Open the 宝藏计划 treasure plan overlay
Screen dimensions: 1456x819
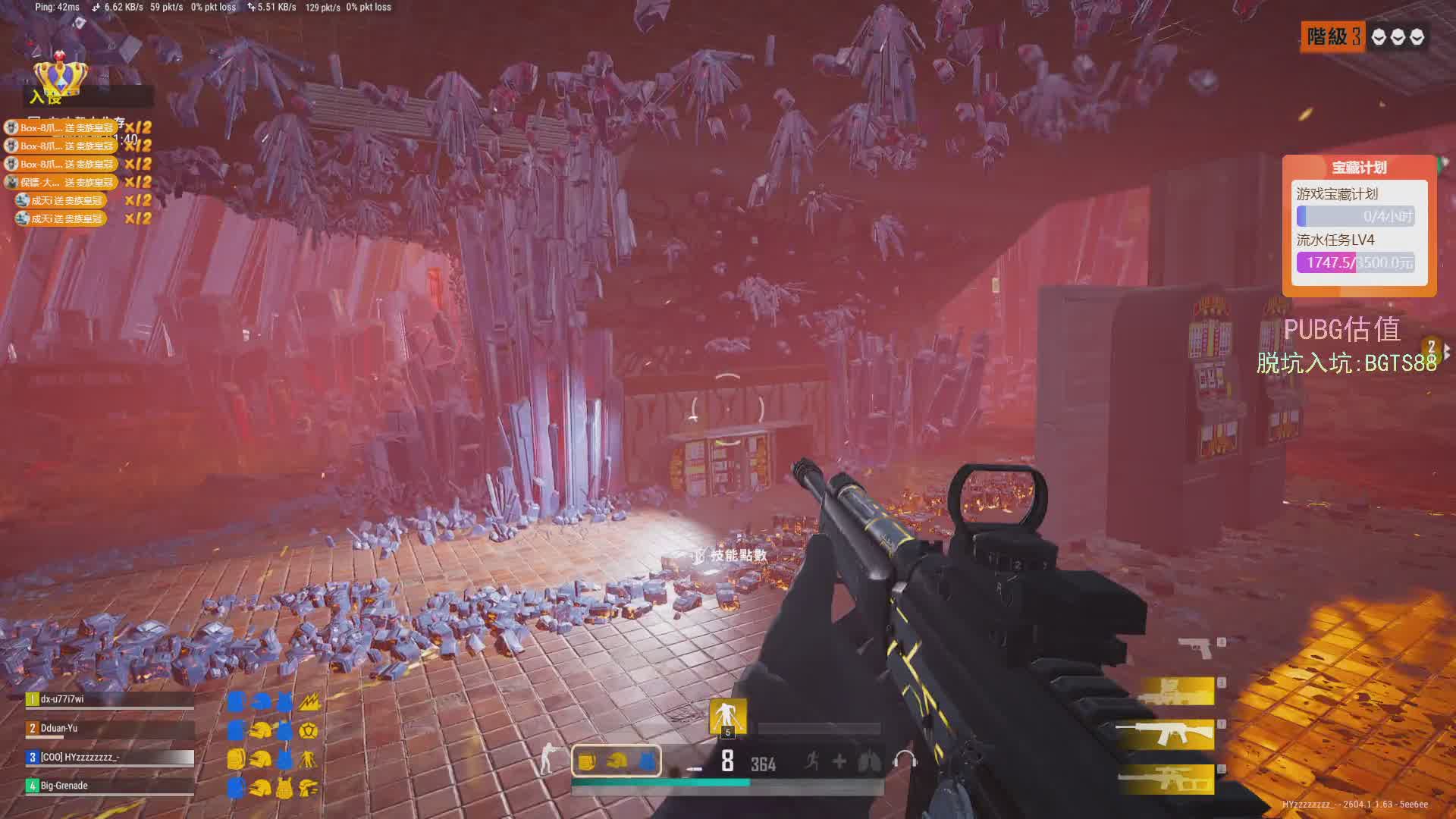click(1359, 168)
